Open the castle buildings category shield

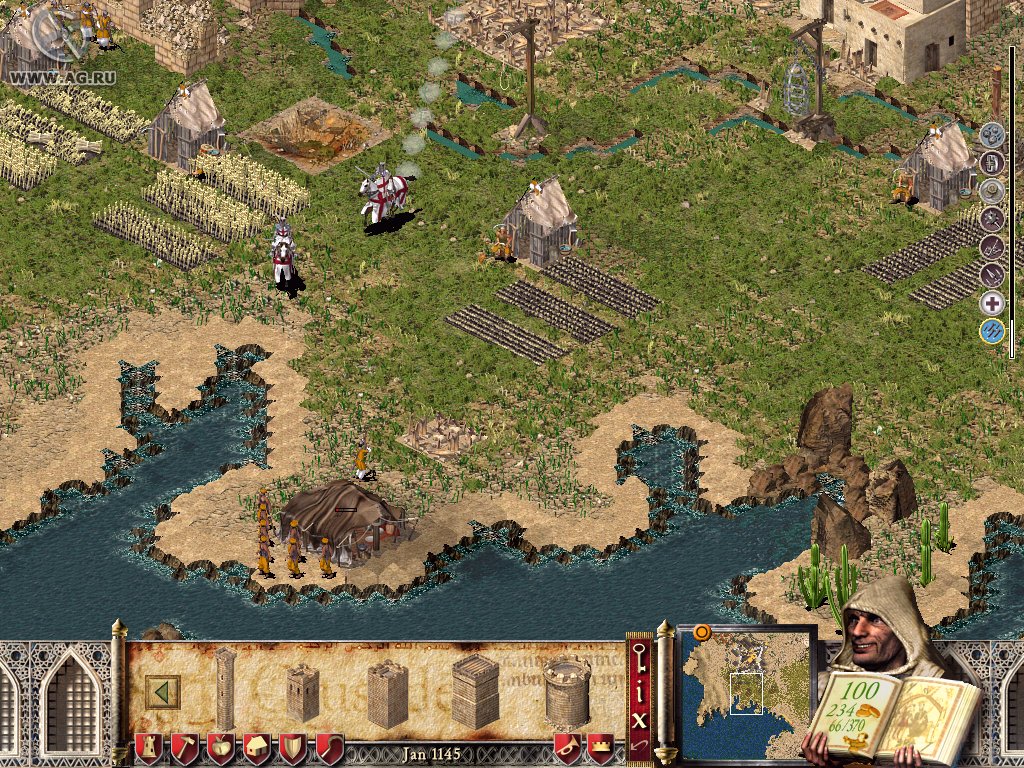click(x=147, y=747)
